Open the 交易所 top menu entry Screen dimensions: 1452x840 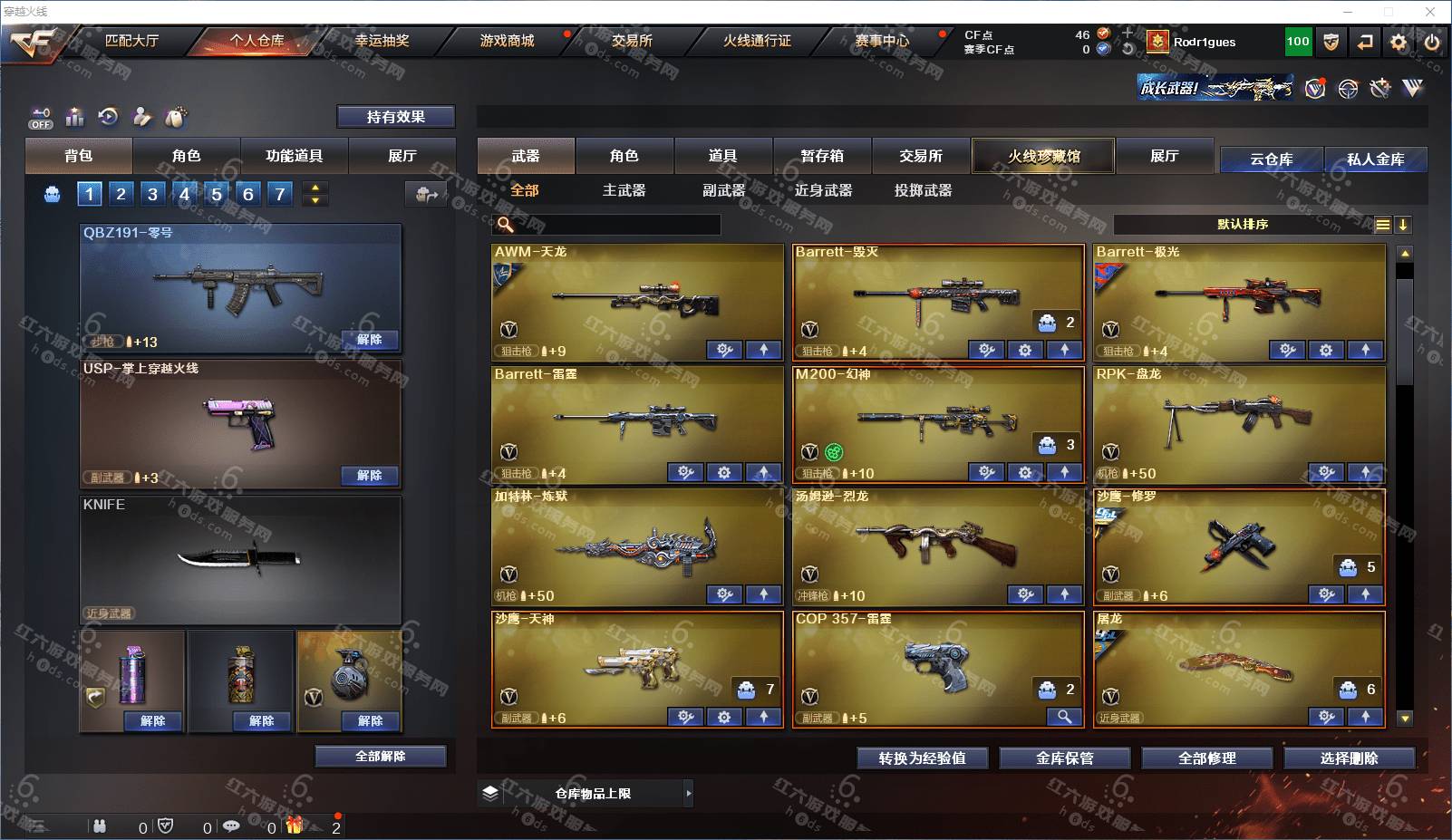(632, 41)
